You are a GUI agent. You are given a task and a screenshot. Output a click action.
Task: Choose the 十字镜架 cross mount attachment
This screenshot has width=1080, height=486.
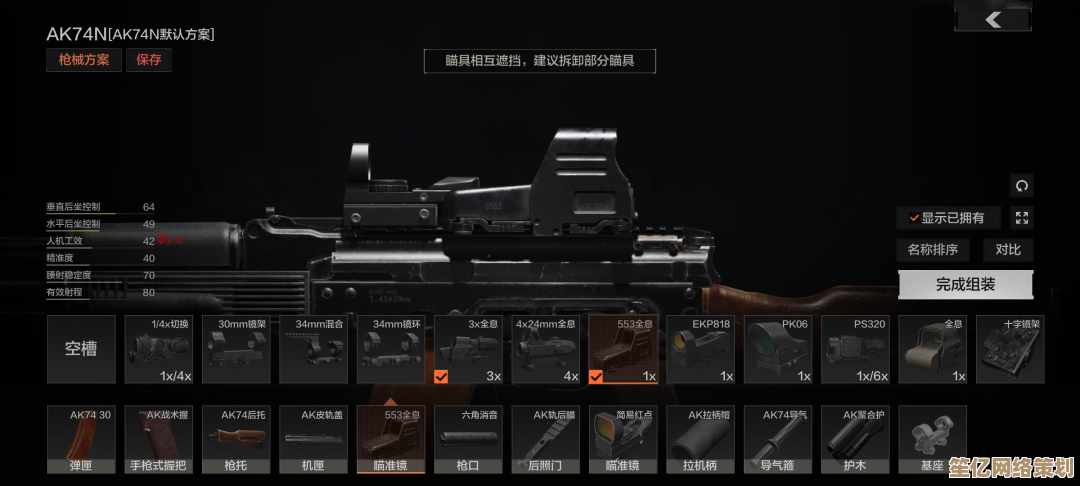1010,349
